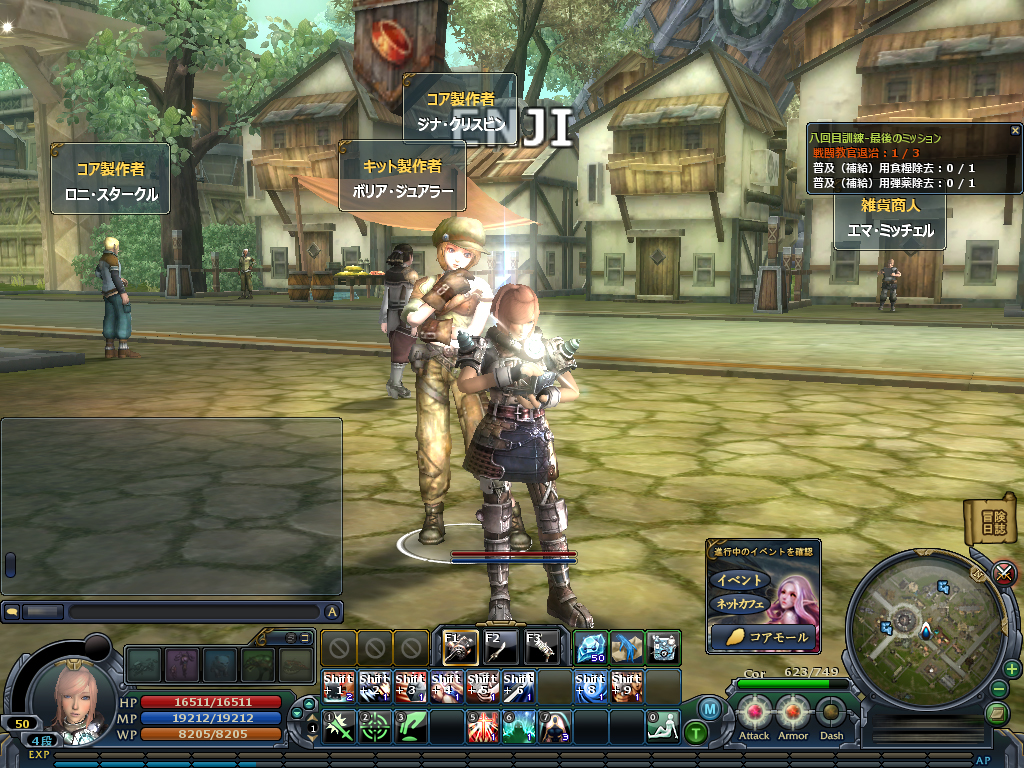Open the イベント event menu
The height and width of the screenshot is (768, 1024).
739,580
